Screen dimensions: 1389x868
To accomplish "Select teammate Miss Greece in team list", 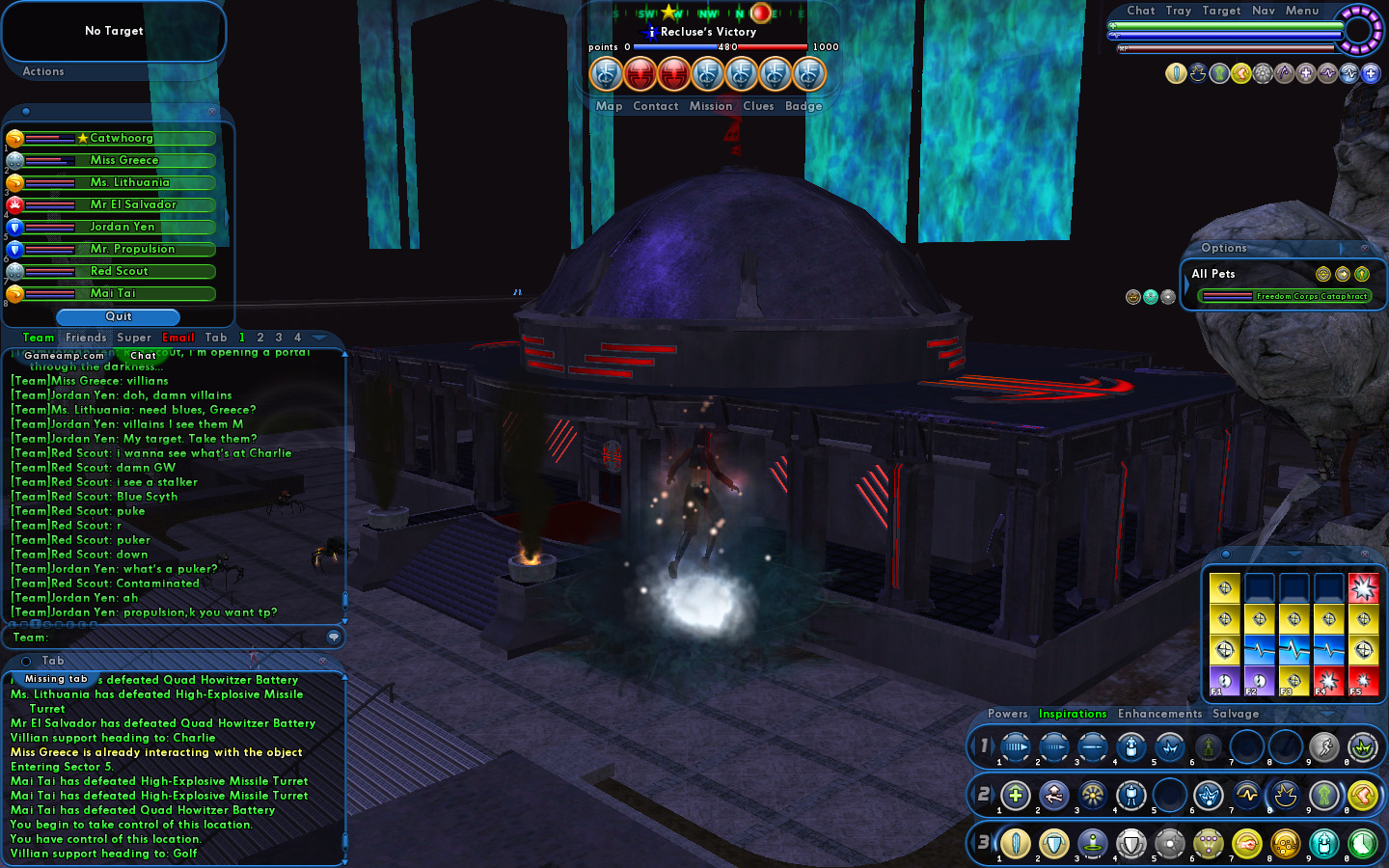I will tap(123, 160).
